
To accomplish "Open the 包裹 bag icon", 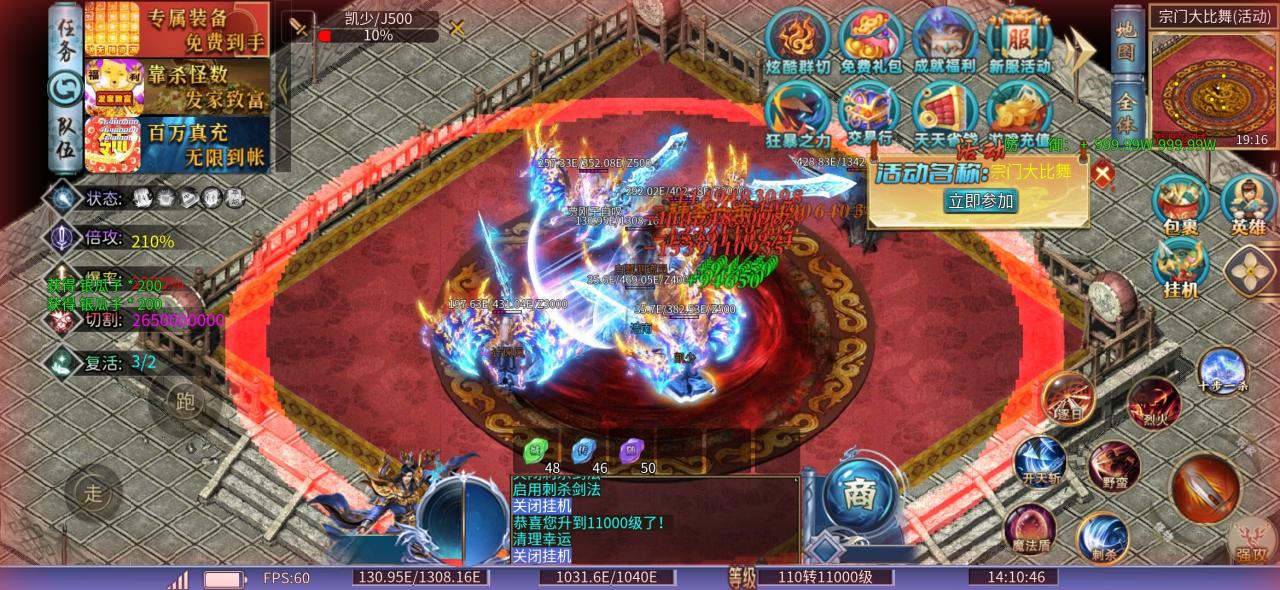I will coord(1180,205).
